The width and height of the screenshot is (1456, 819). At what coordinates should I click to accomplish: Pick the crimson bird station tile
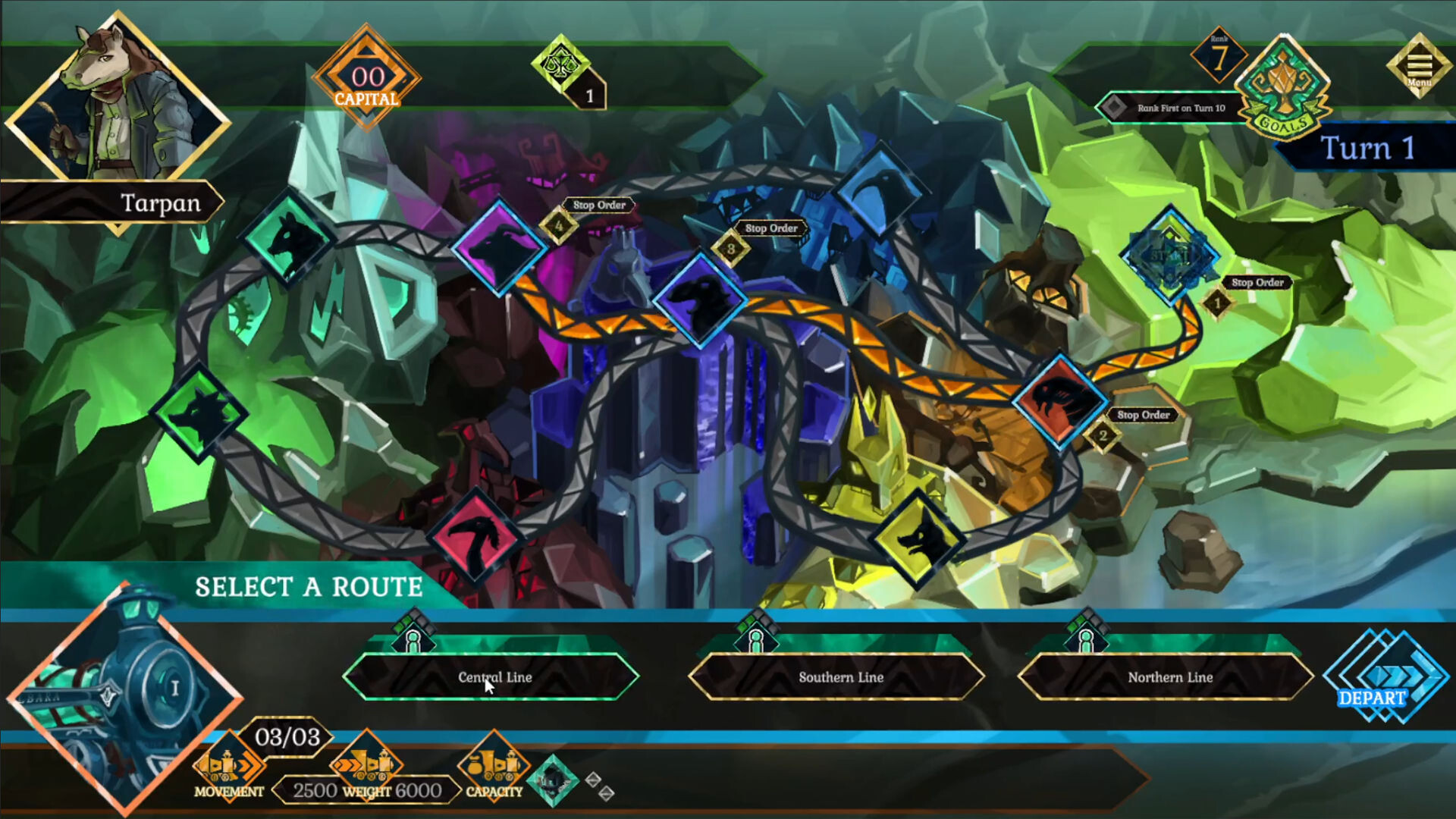(475, 537)
